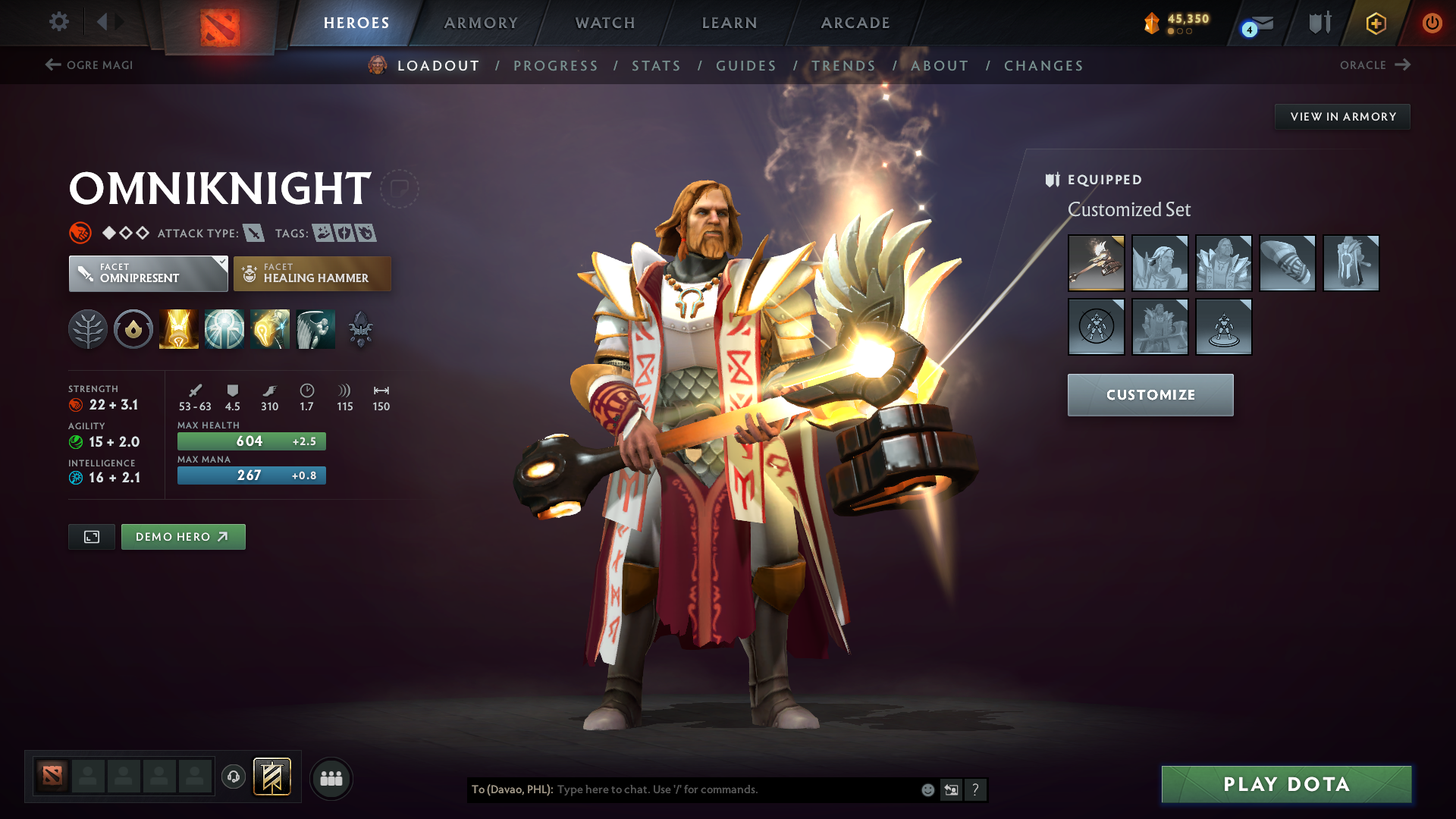Toggle the full-body portrait view icon
Screen dimensions: 1456x819
pyautogui.click(x=91, y=536)
